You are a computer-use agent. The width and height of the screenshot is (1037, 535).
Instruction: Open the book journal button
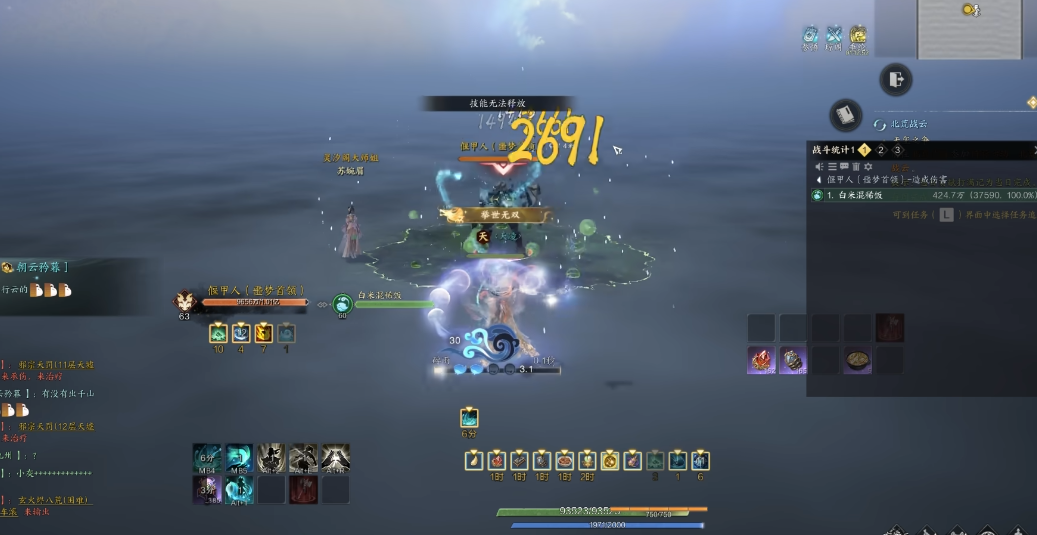[845, 115]
